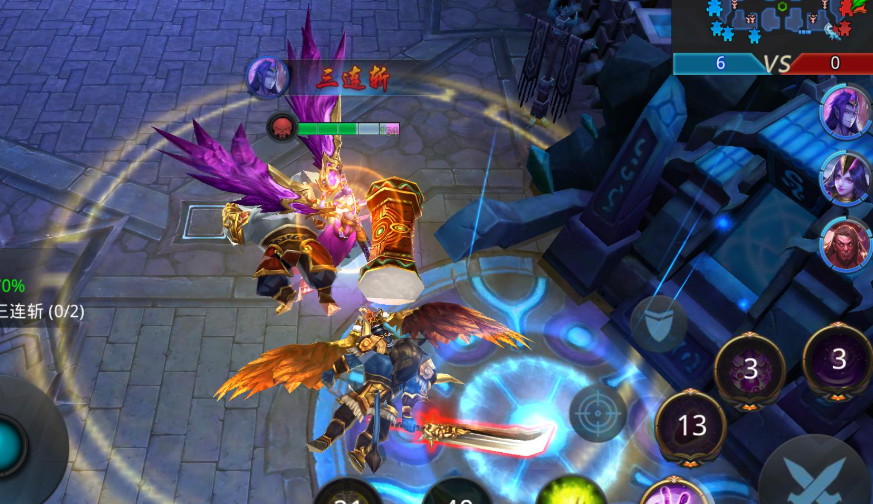This screenshot has height=504, width=873.
Task: Open the minimap
Action: (773, 24)
